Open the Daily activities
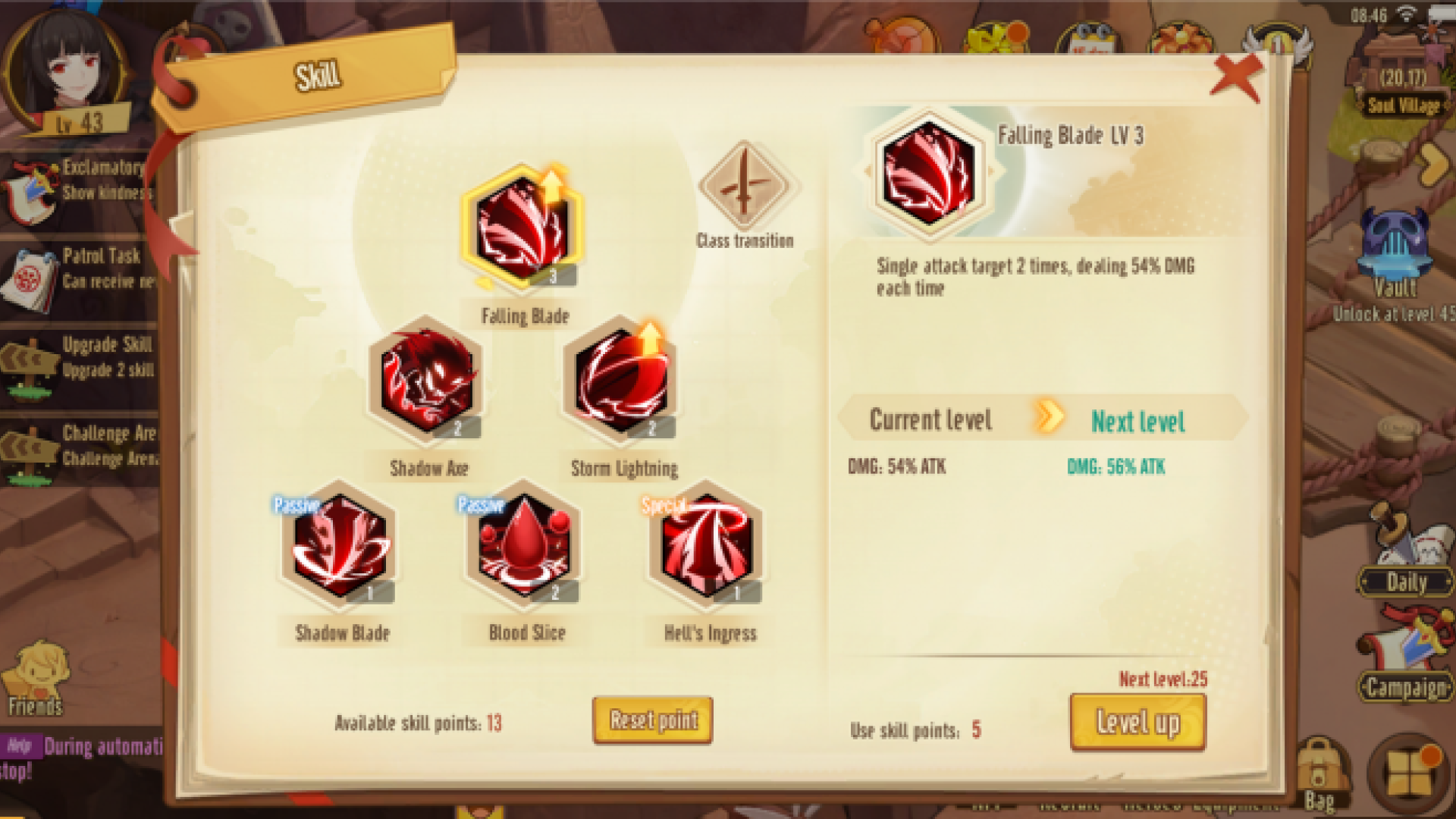The image size is (1456, 819). click(x=1406, y=565)
